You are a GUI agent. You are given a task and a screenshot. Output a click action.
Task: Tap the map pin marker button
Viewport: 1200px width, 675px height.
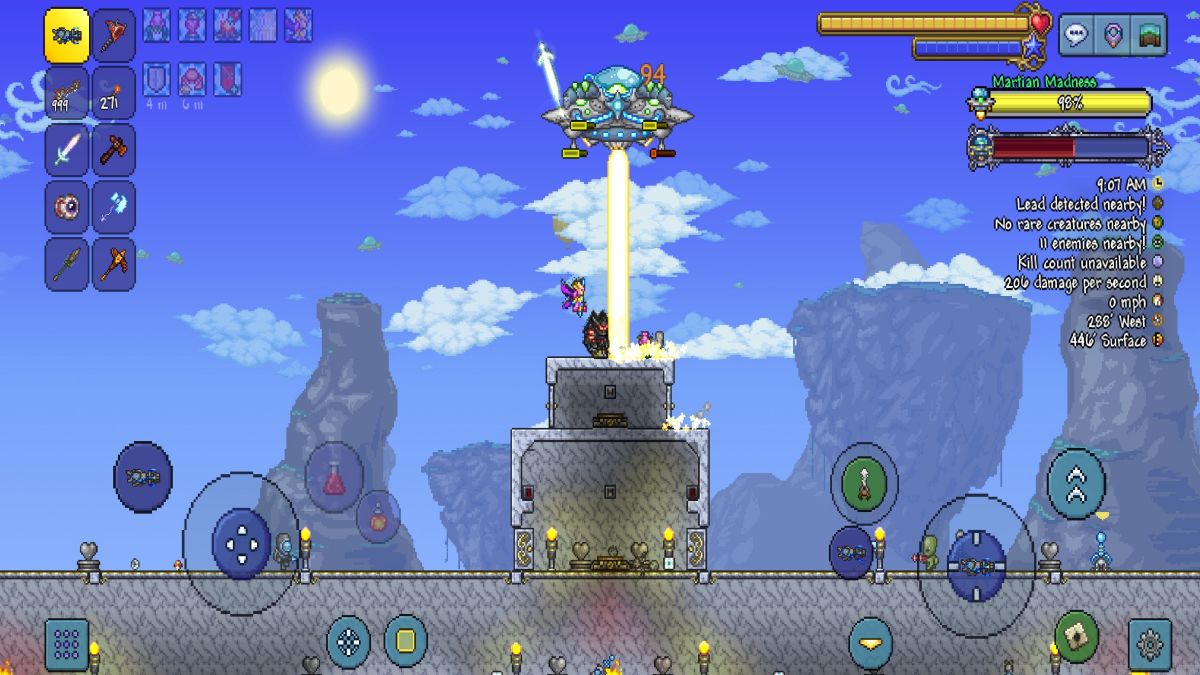(x=1113, y=35)
